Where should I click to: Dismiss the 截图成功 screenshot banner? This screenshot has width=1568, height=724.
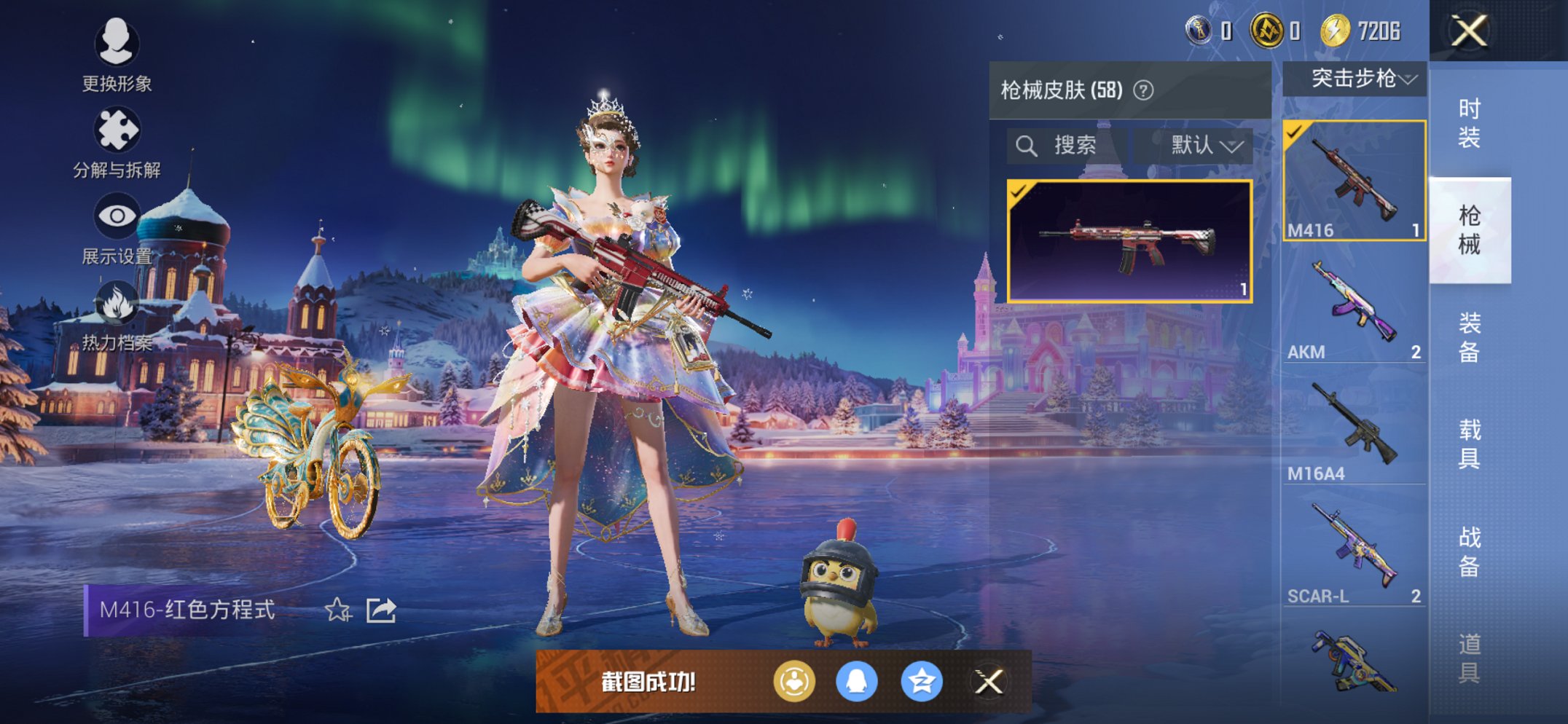pos(989,682)
